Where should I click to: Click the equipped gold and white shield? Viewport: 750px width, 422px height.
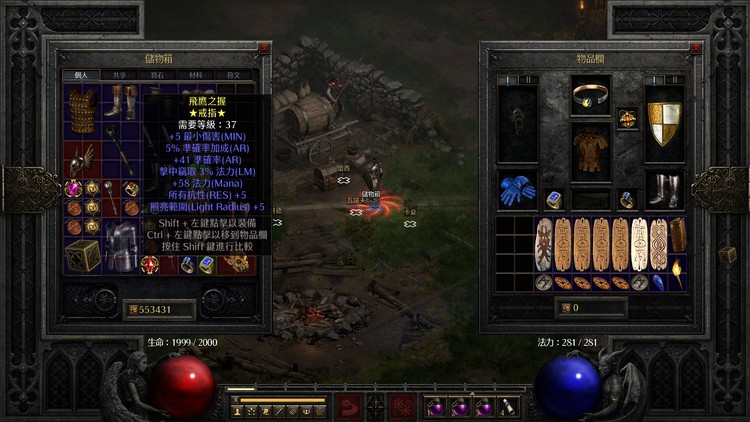point(663,122)
